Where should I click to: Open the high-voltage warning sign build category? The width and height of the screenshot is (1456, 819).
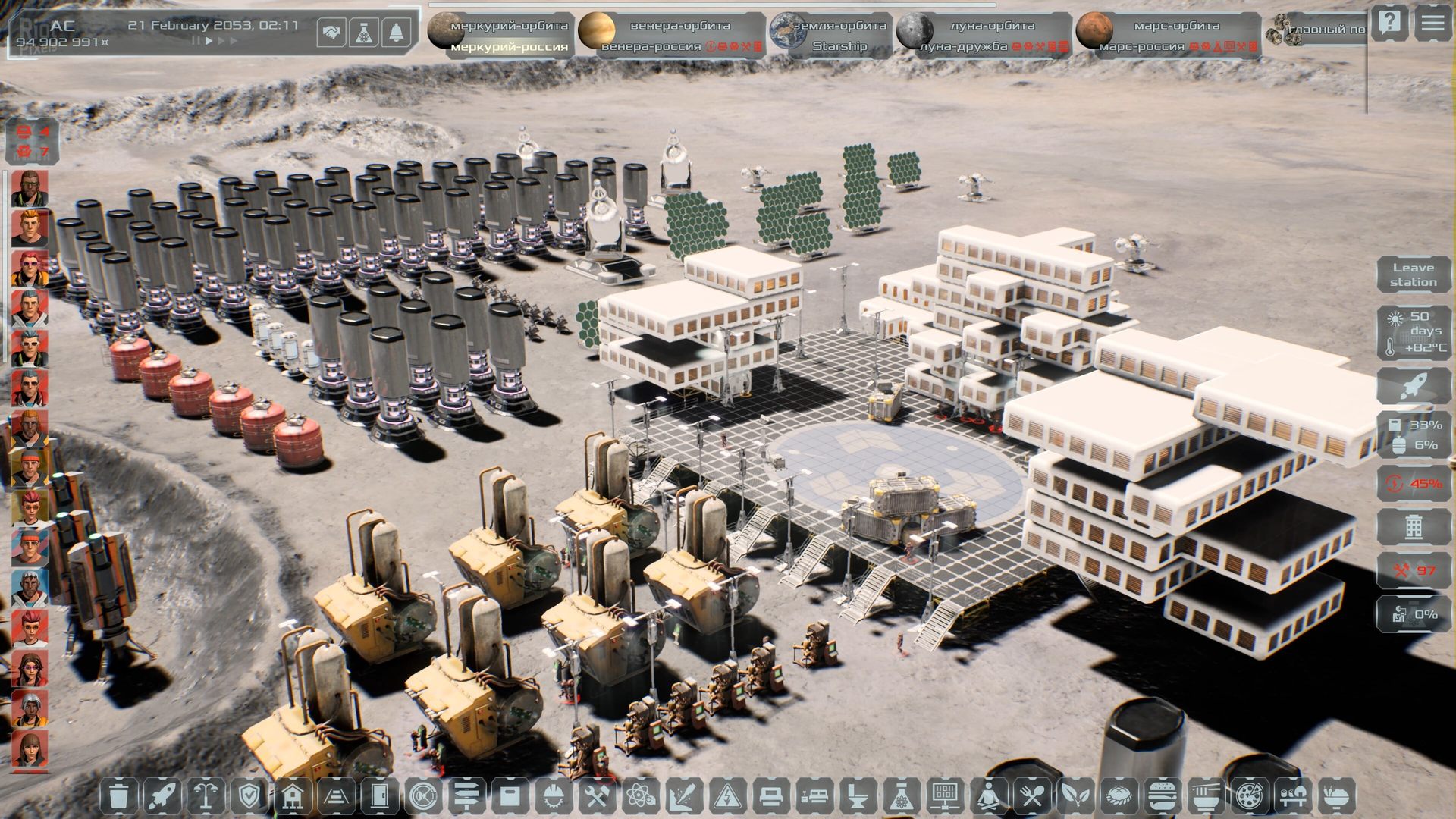point(727,797)
